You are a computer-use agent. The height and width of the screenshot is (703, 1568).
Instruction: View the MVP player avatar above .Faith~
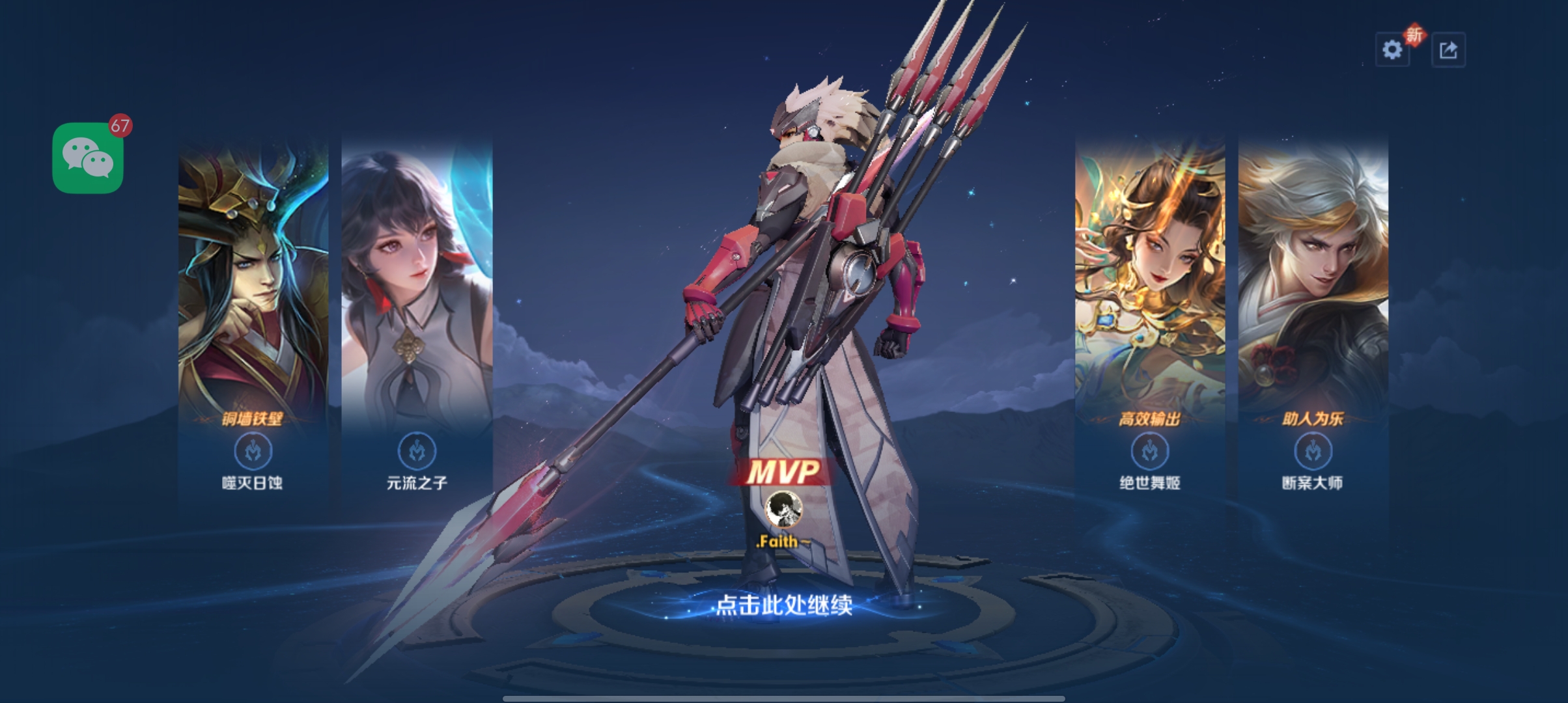(x=783, y=508)
